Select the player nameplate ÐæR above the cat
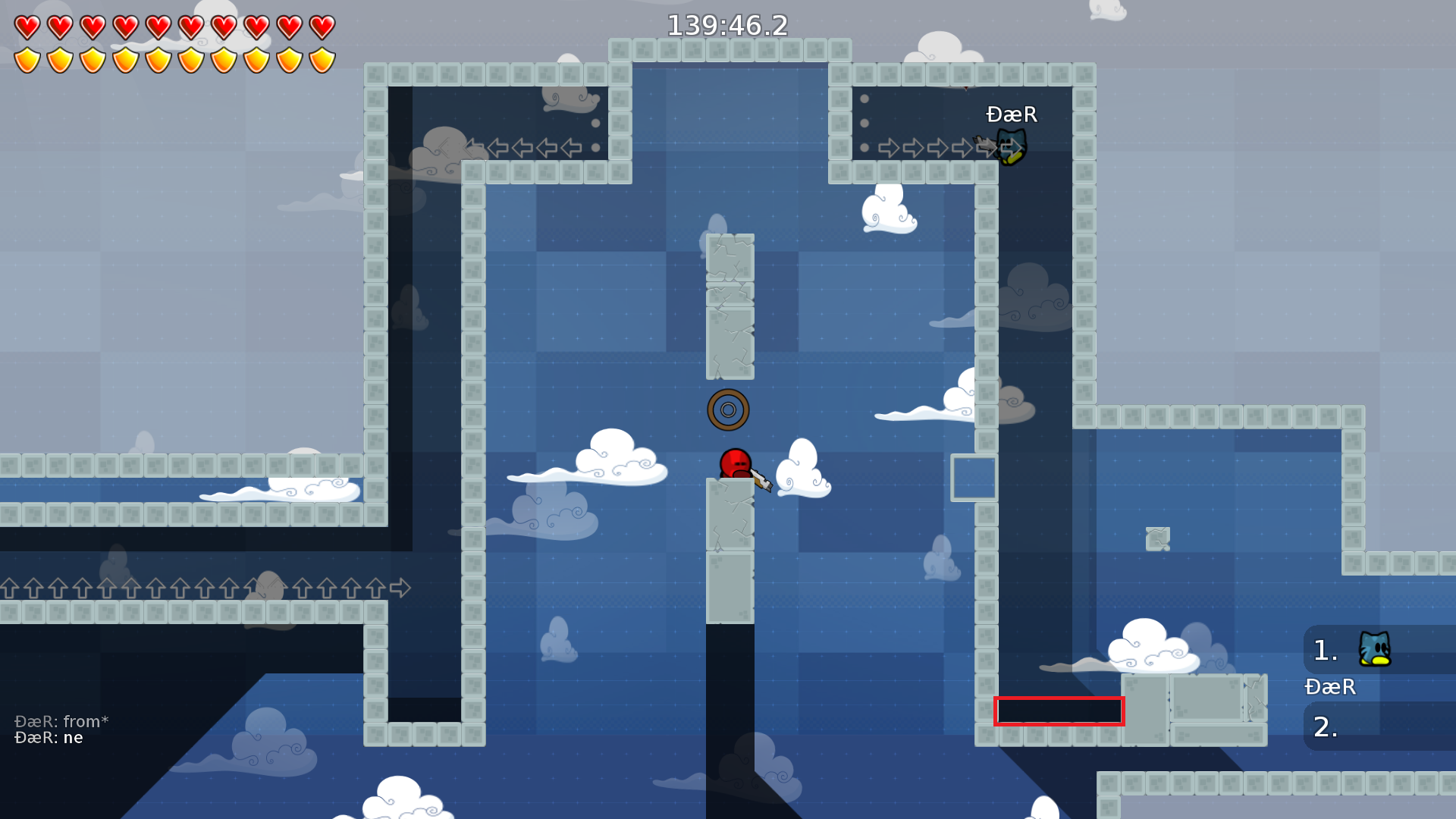Image resolution: width=1456 pixels, height=819 pixels. click(1011, 115)
